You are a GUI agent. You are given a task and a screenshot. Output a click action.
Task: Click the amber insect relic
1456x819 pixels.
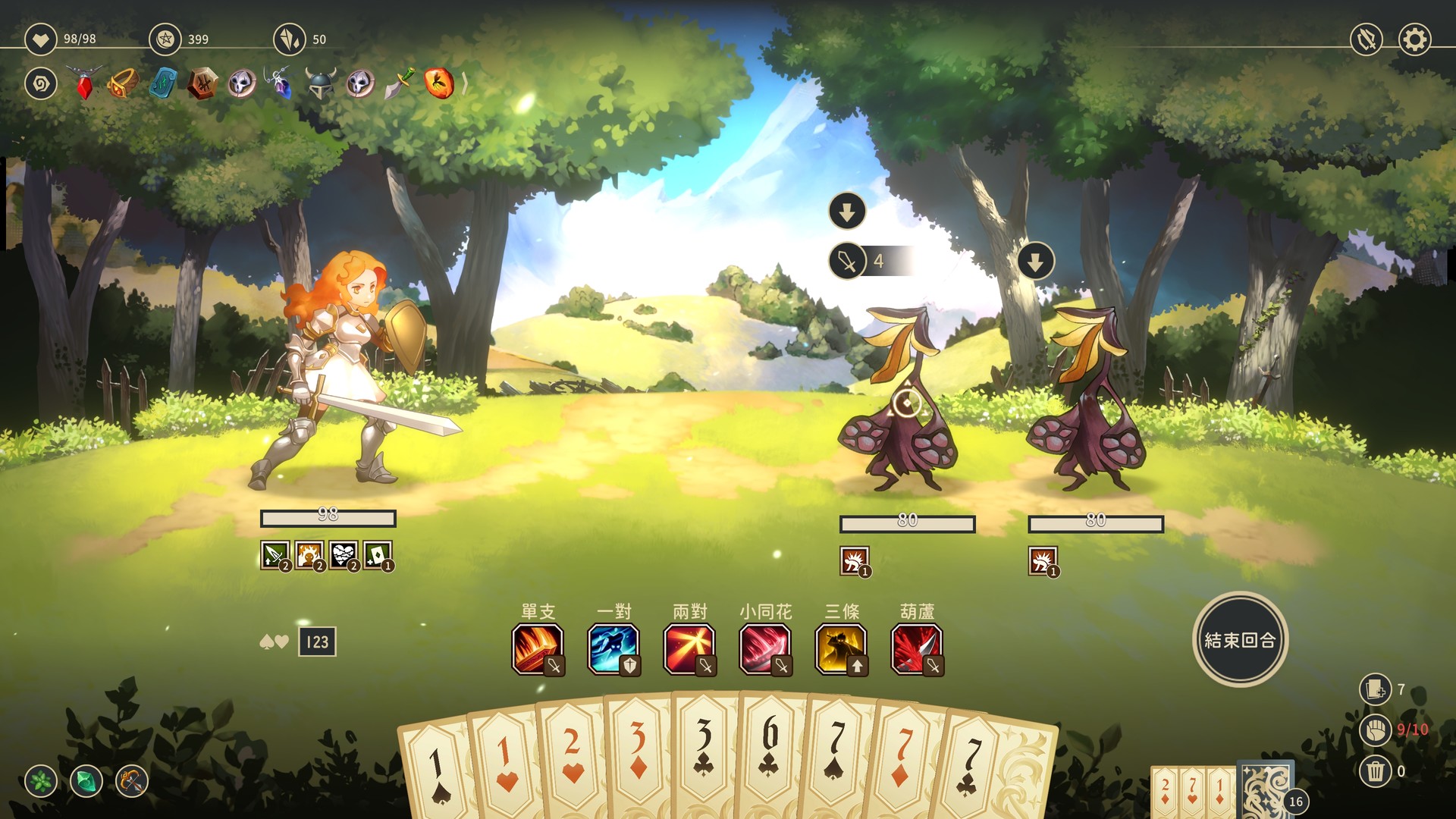pos(441,85)
